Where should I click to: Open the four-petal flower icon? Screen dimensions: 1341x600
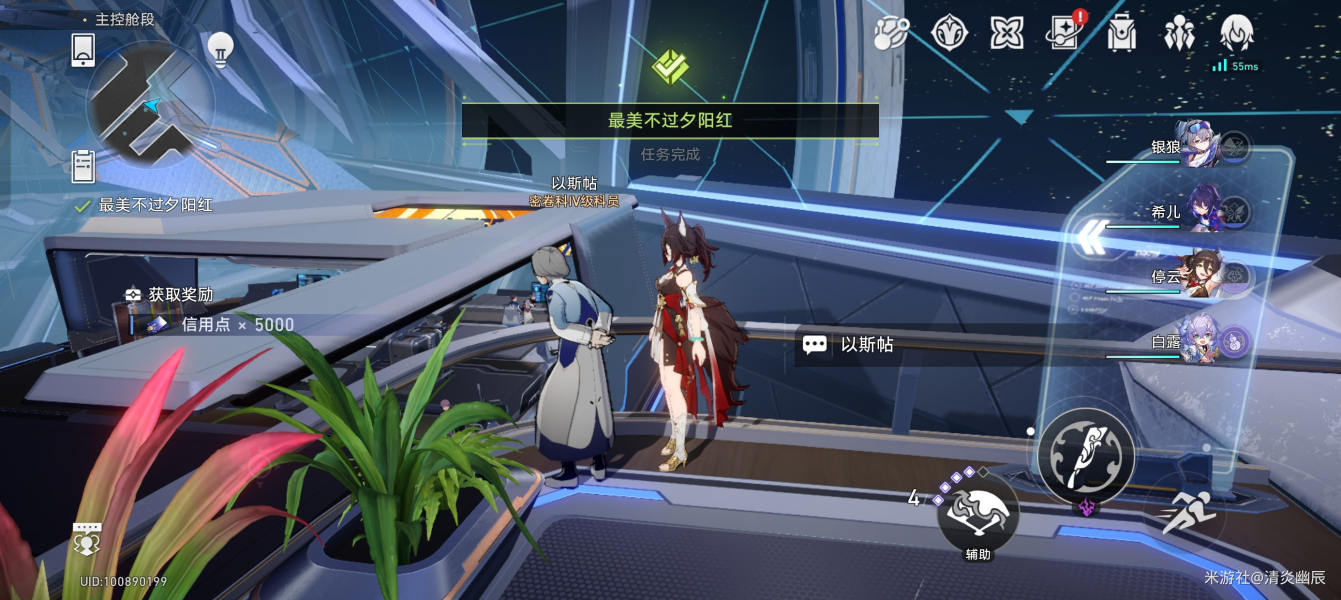click(x=1006, y=33)
